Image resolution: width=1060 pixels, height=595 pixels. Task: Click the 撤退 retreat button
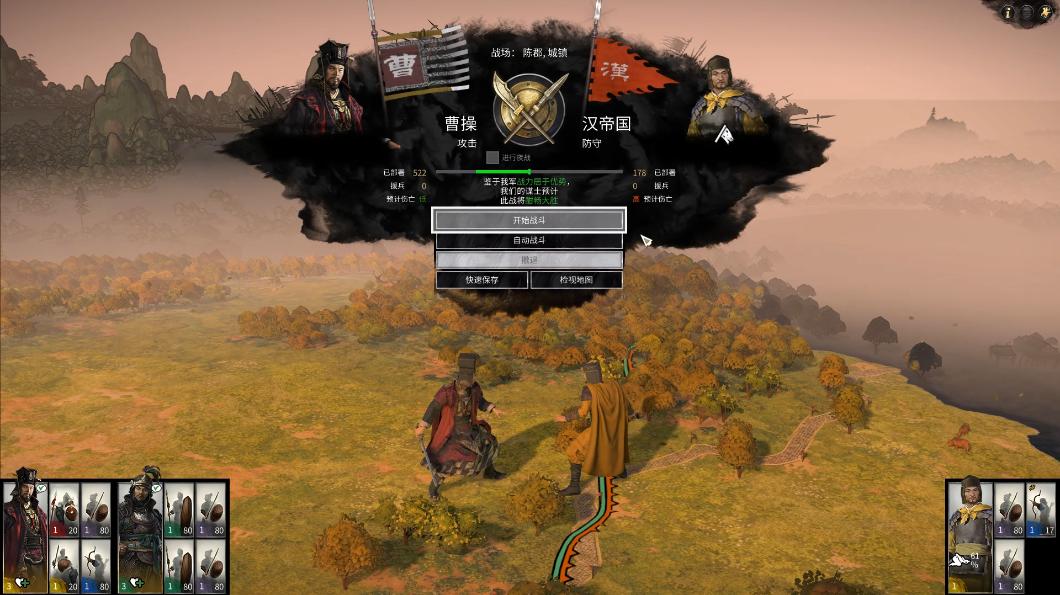pos(529,260)
